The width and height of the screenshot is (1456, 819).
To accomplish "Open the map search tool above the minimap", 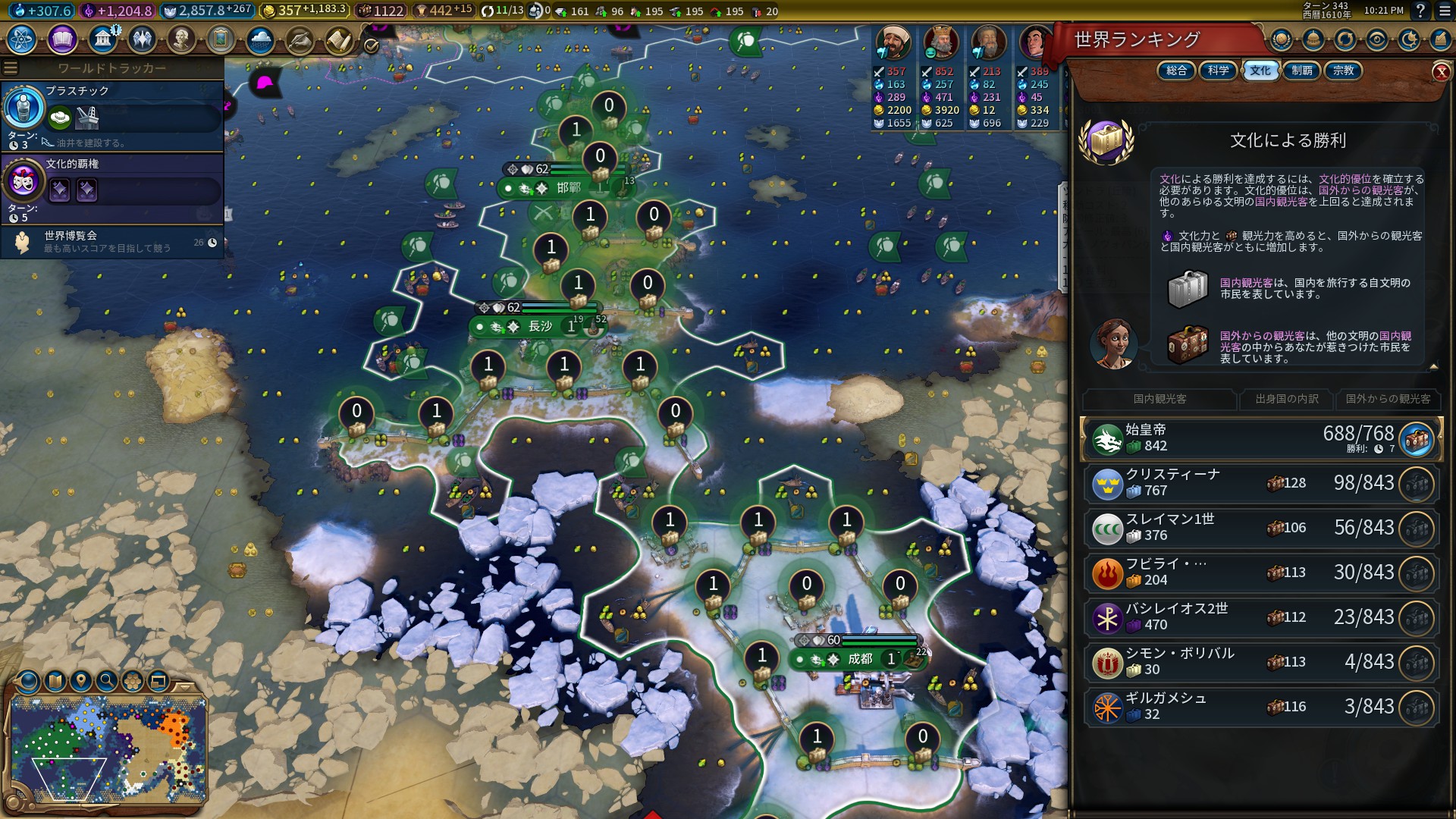I will point(106,680).
